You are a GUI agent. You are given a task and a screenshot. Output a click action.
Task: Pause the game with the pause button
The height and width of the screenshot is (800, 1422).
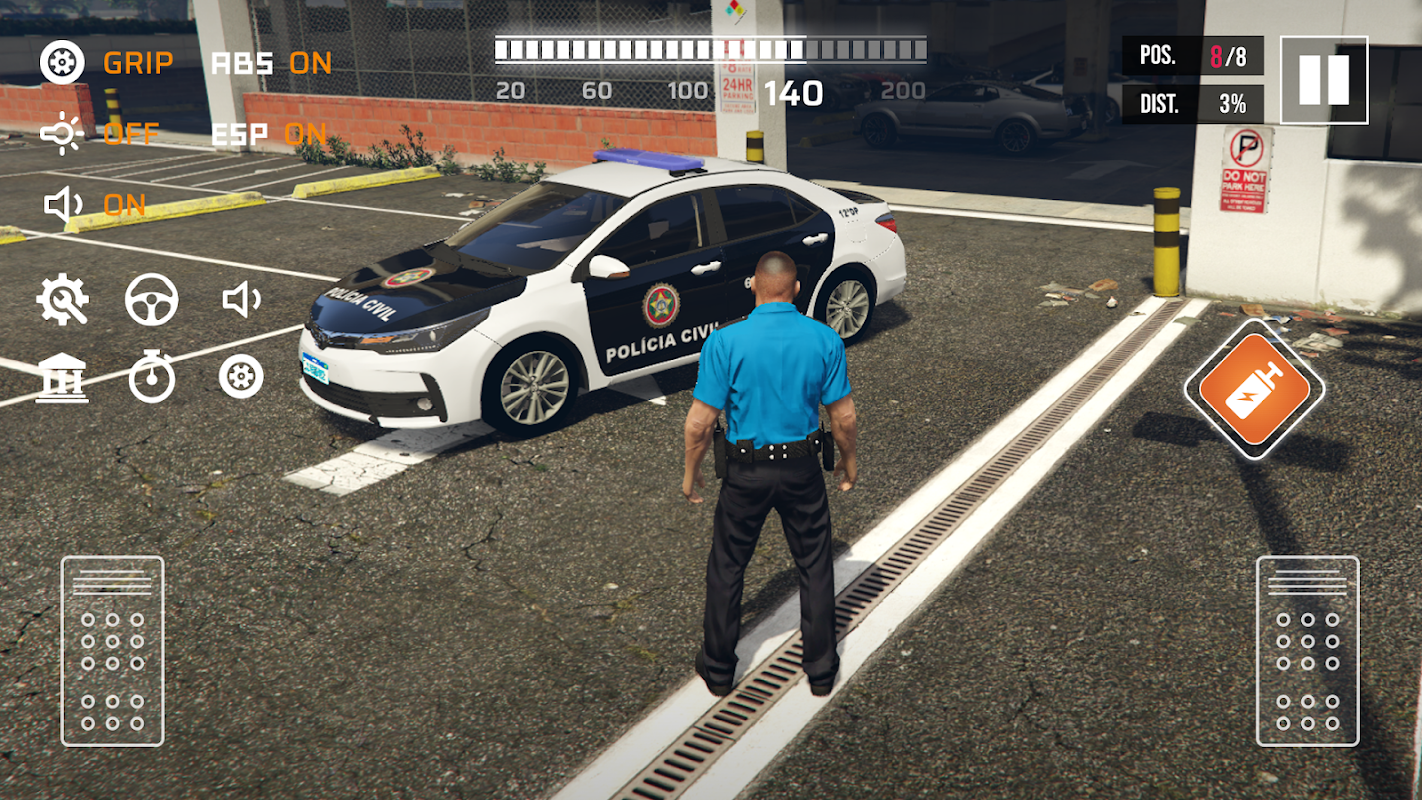click(1323, 80)
